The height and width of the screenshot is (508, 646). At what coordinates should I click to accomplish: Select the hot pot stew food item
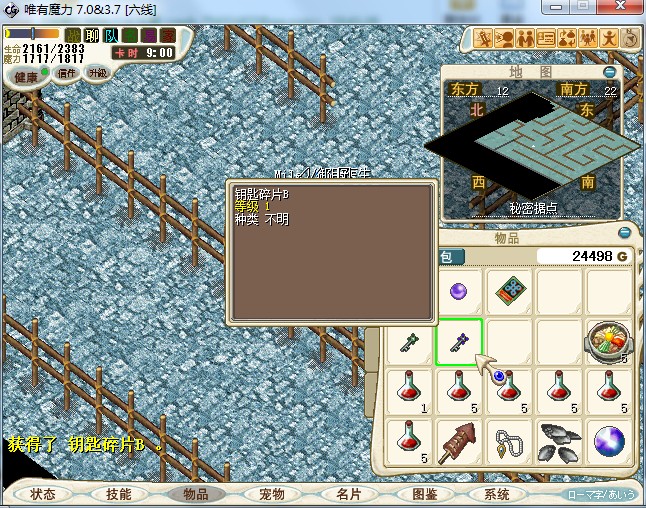pyautogui.click(x=609, y=340)
